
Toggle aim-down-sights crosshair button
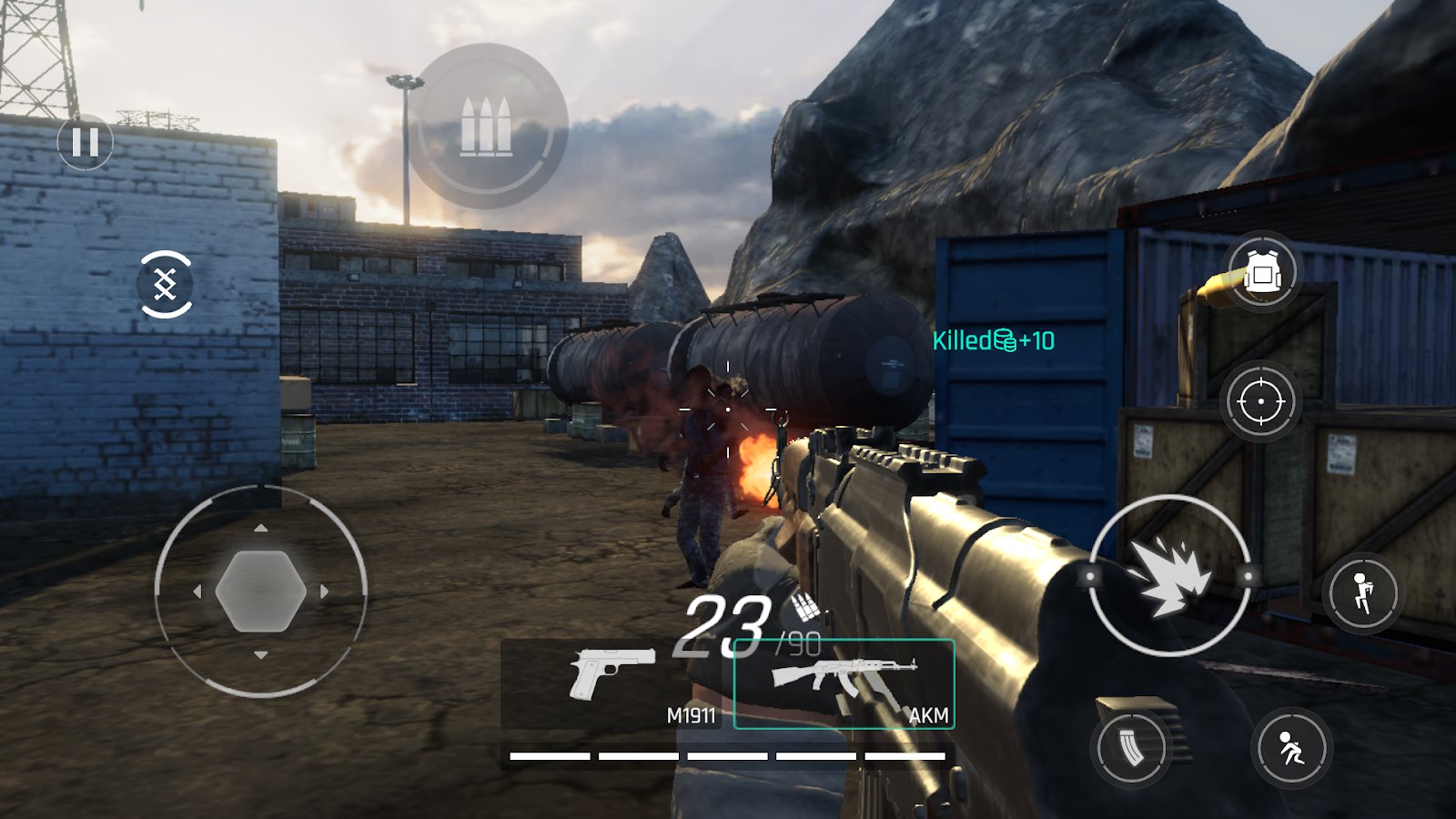click(x=1260, y=401)
